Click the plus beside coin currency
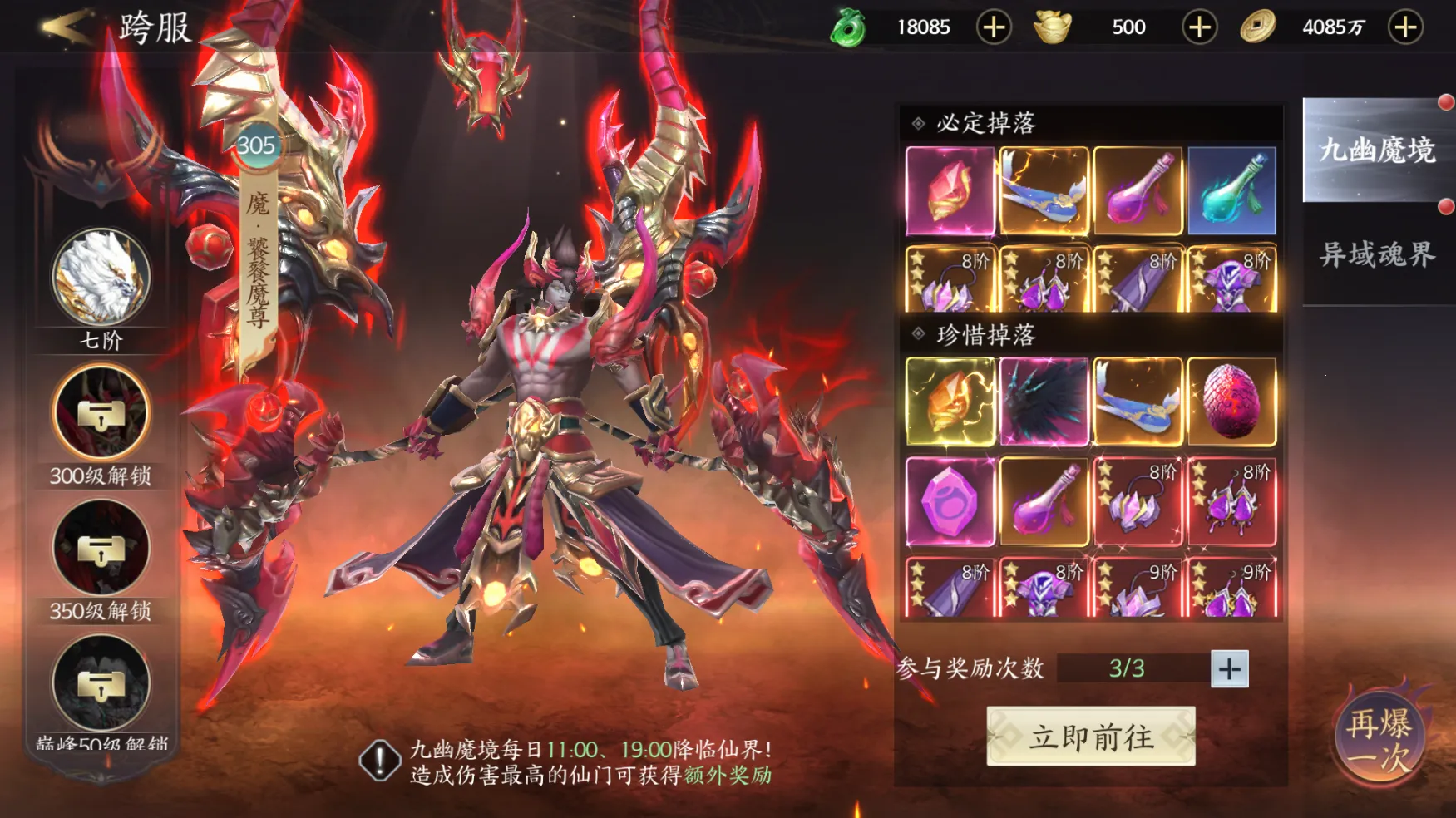The width and height of the screenshot is (1456, 818). (x=1403, y=26)
